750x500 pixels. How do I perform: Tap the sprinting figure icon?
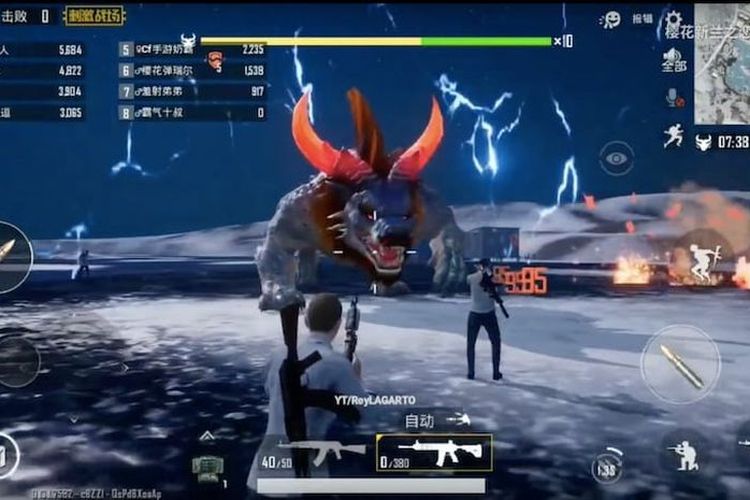click(673, 135)
